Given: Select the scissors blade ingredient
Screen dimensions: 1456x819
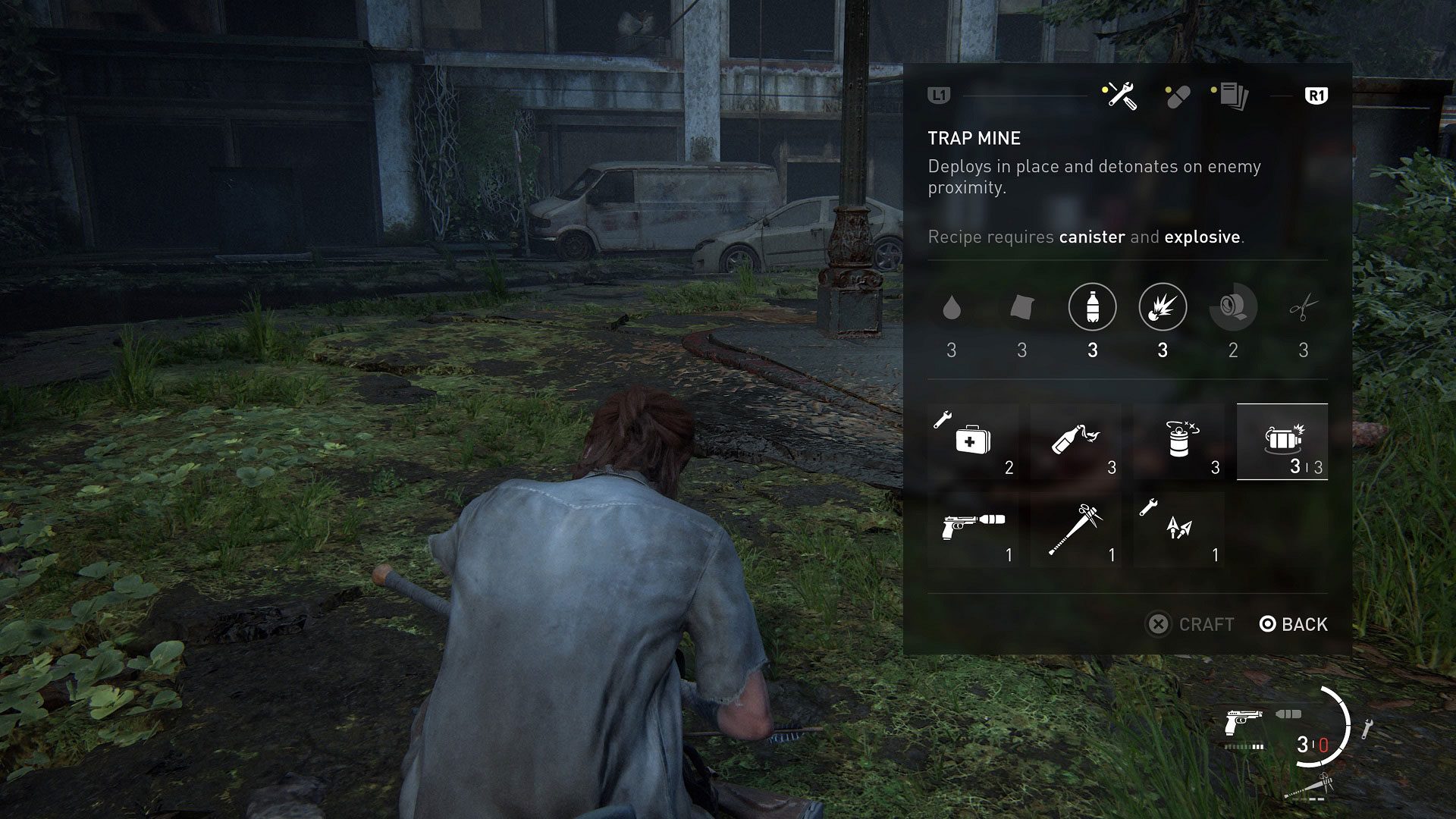Looking at the screenshot, I should coord(1303,308).
